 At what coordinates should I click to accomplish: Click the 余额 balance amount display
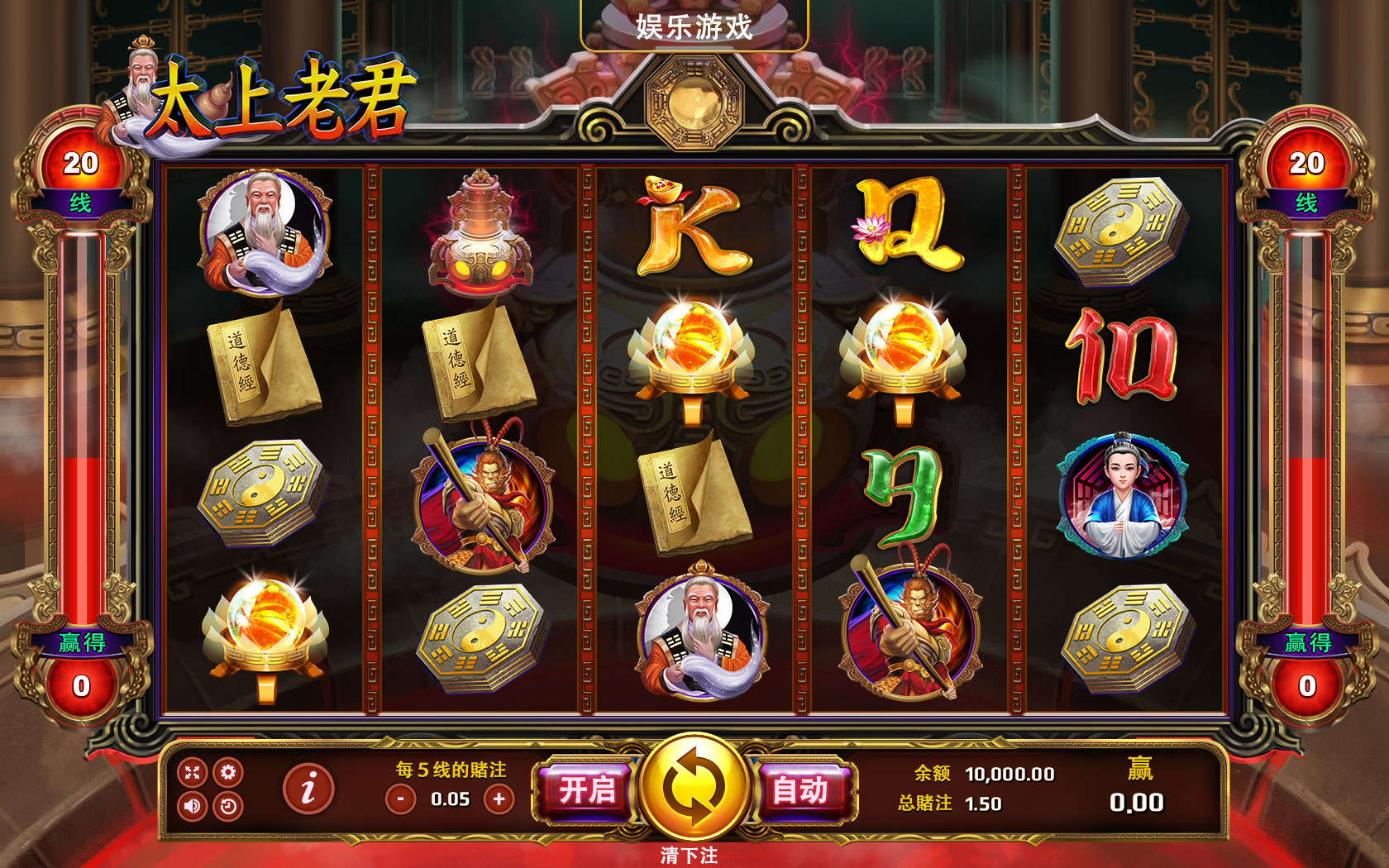click(1009, 774)
